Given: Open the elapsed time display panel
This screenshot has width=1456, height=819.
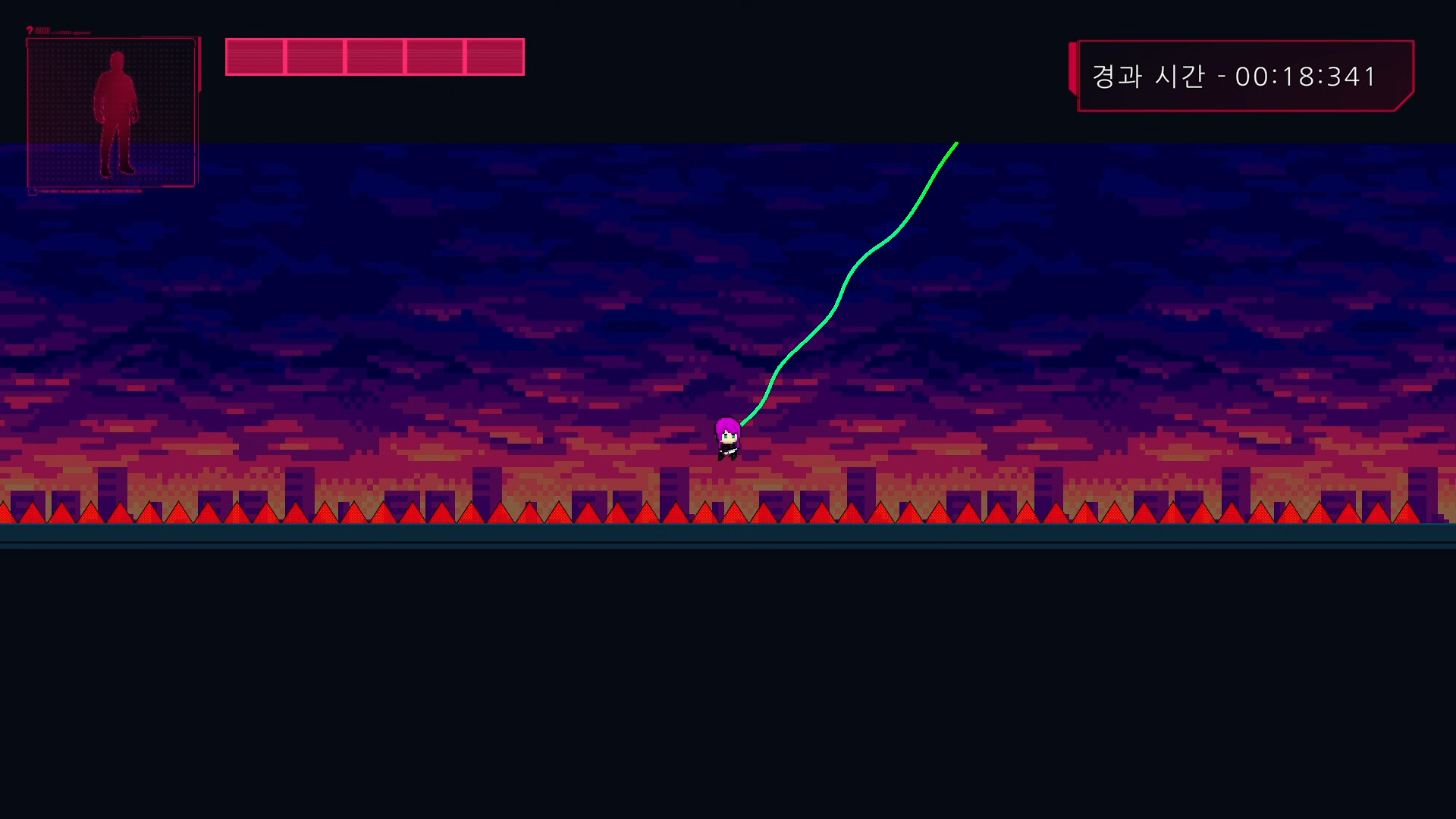Looking at the screenshot, I should pyautogui.click(x=1244, y=76).
